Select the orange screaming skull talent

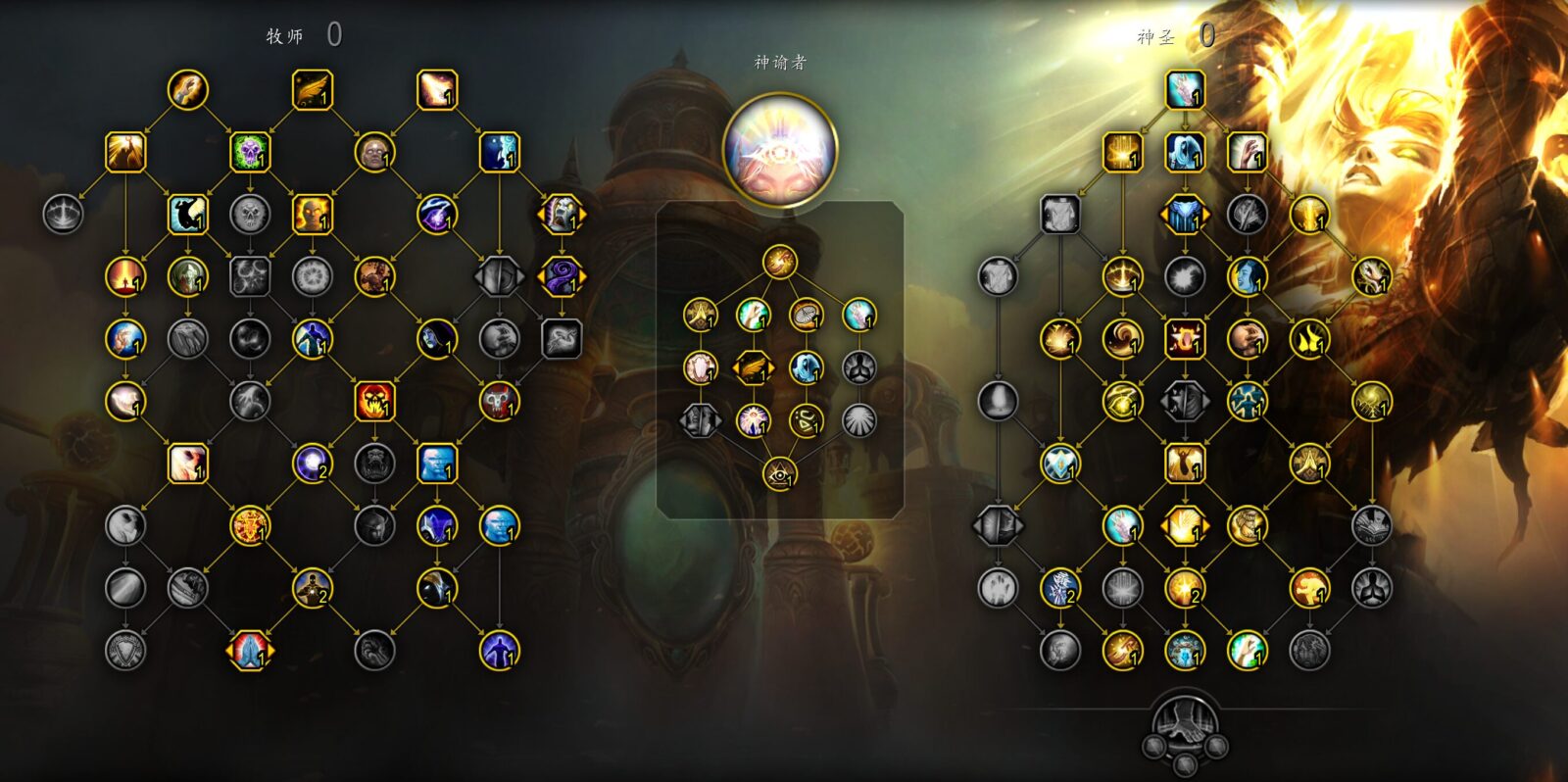point(374,401)
